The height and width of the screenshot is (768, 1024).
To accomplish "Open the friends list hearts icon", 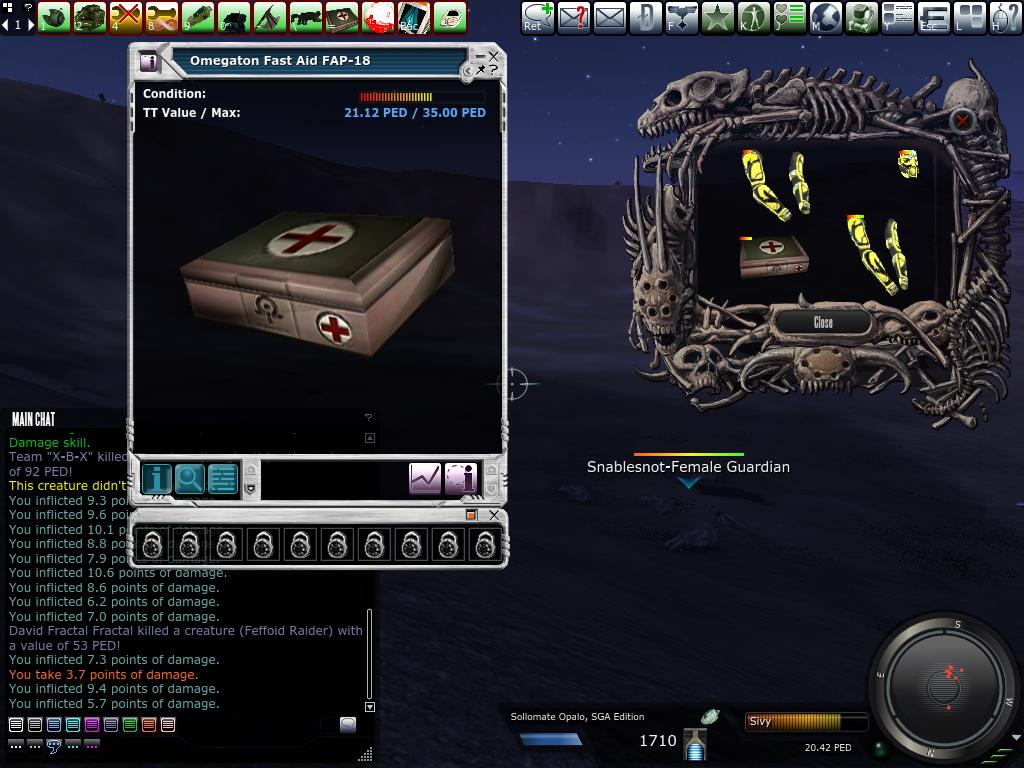I will (x=789, y=16).
